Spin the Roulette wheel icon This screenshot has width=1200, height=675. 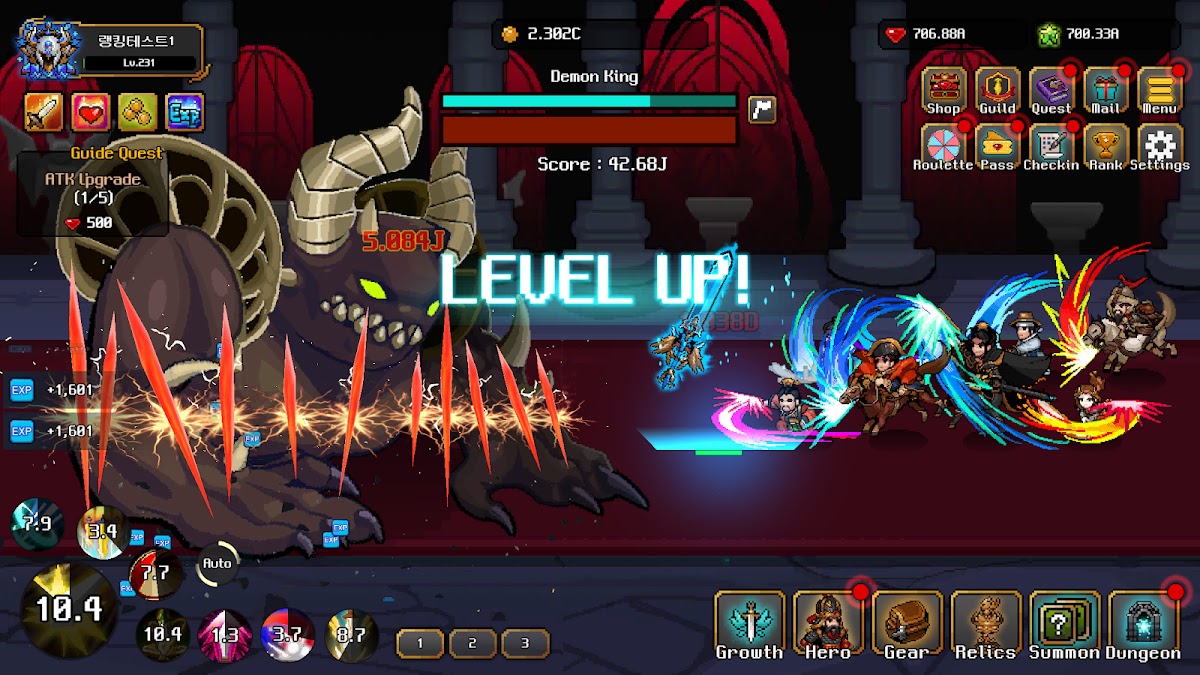(942, 146)
